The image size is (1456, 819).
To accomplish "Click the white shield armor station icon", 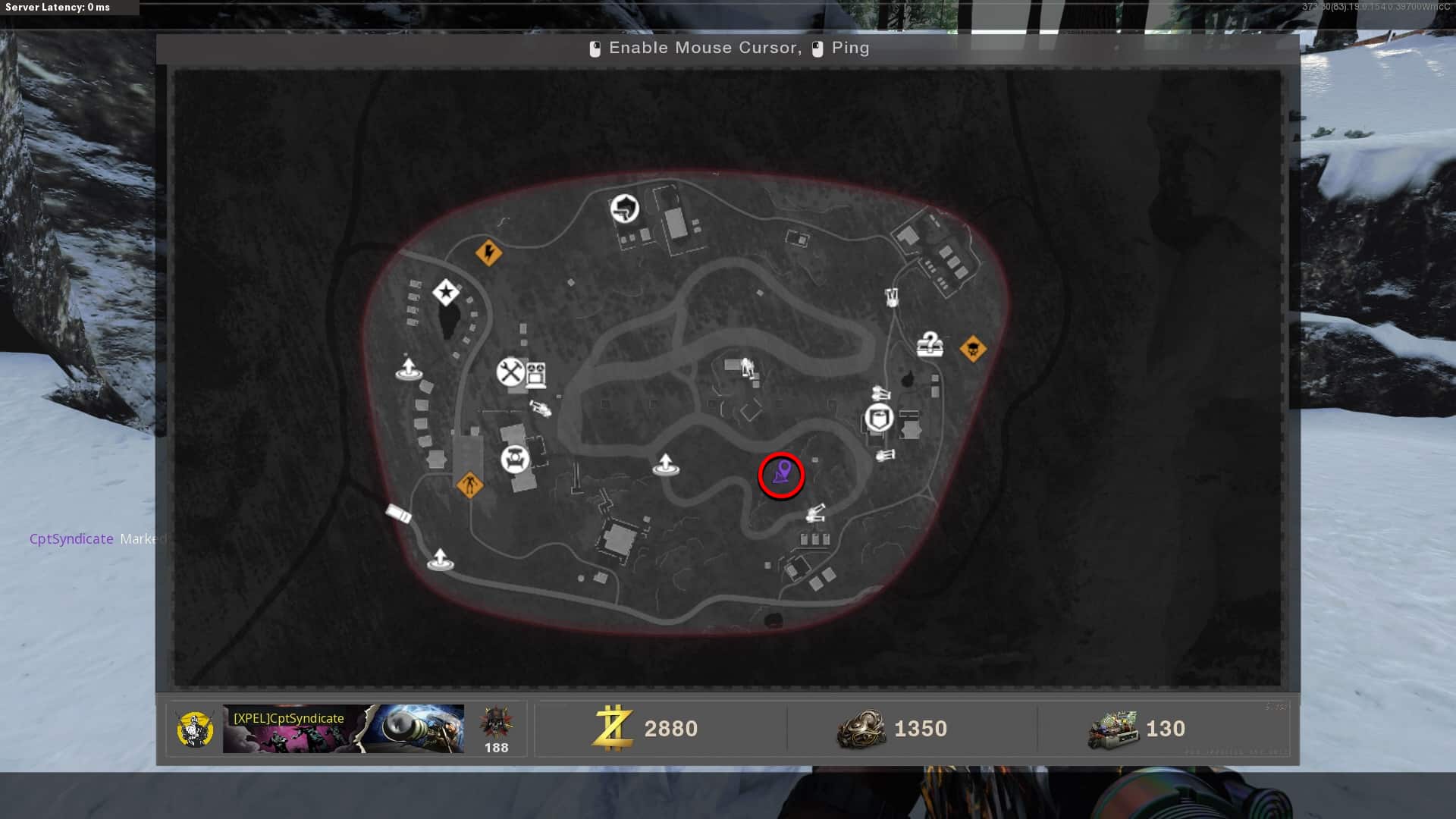I will click(879, 418).
